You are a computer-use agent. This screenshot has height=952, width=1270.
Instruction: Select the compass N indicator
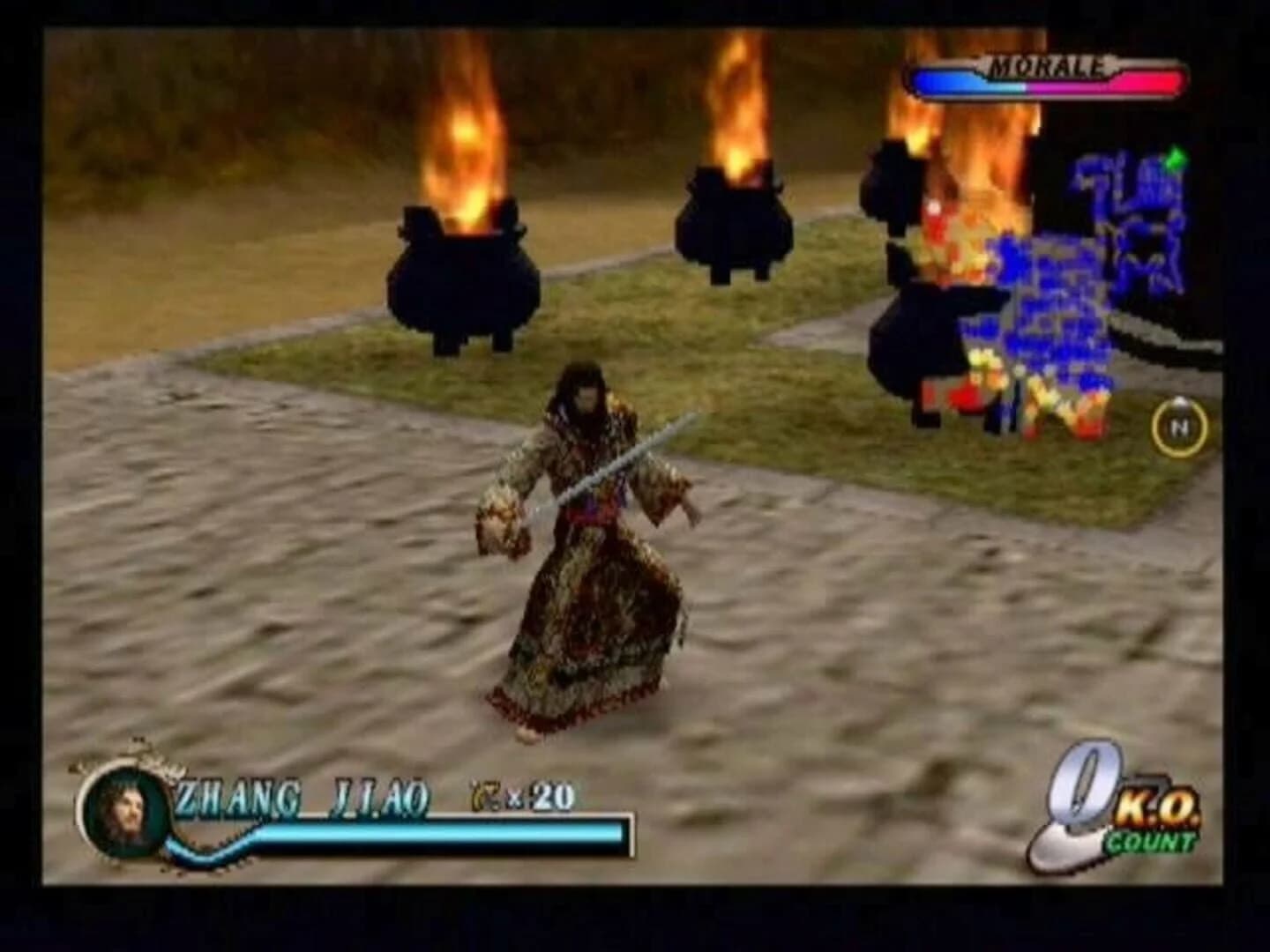point(1177,425)
